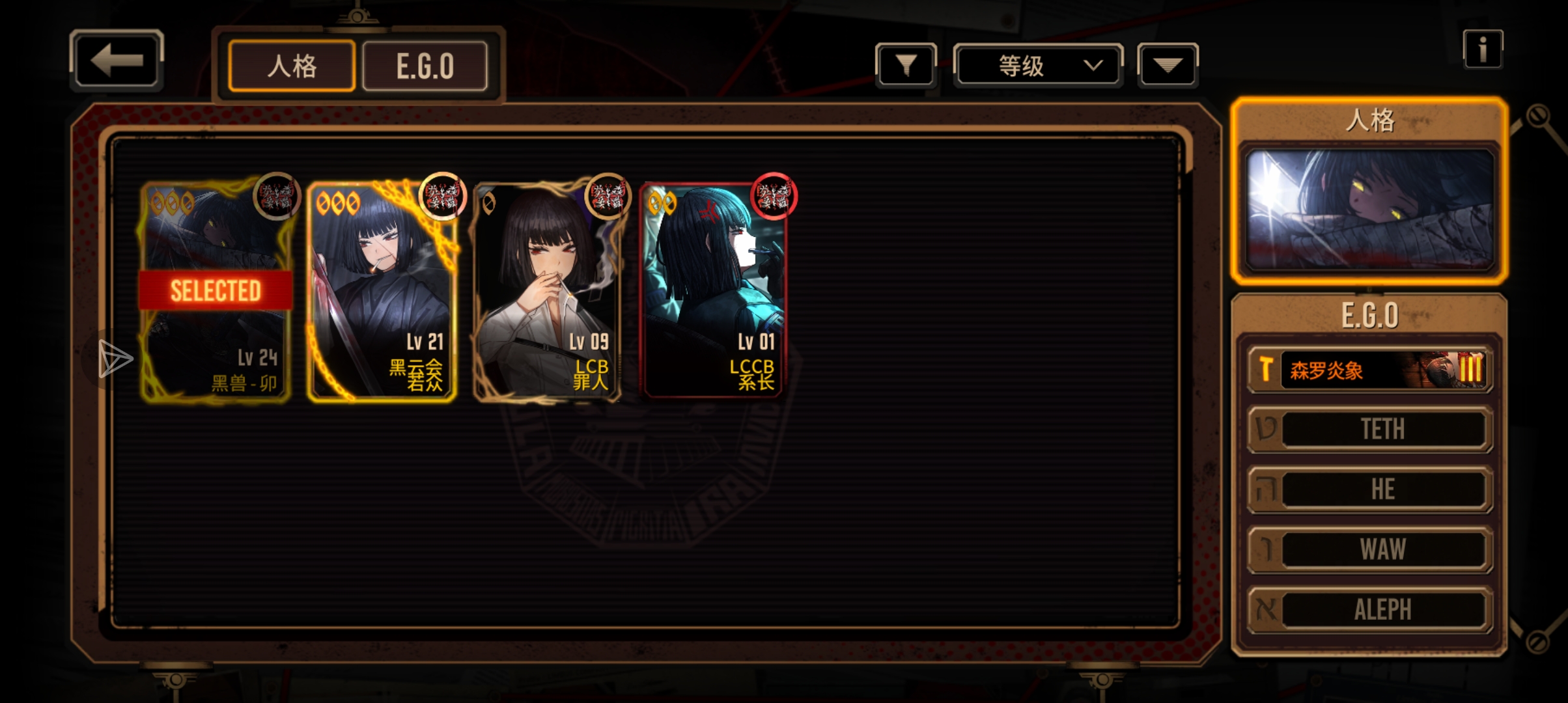
Task: Open the funnel filter options
Action: pos(906,65)
